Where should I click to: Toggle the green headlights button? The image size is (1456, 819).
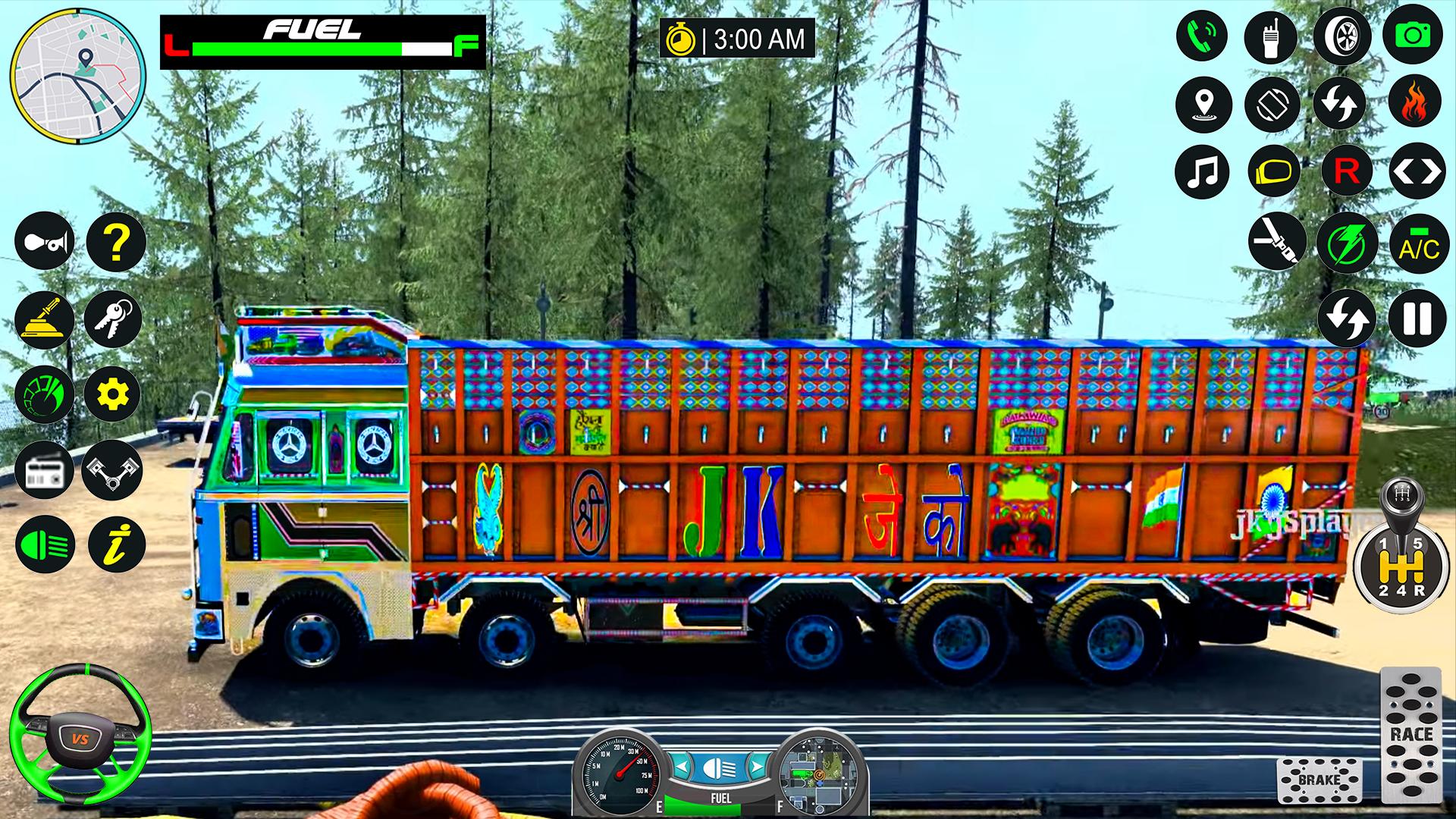pos(44,544)
